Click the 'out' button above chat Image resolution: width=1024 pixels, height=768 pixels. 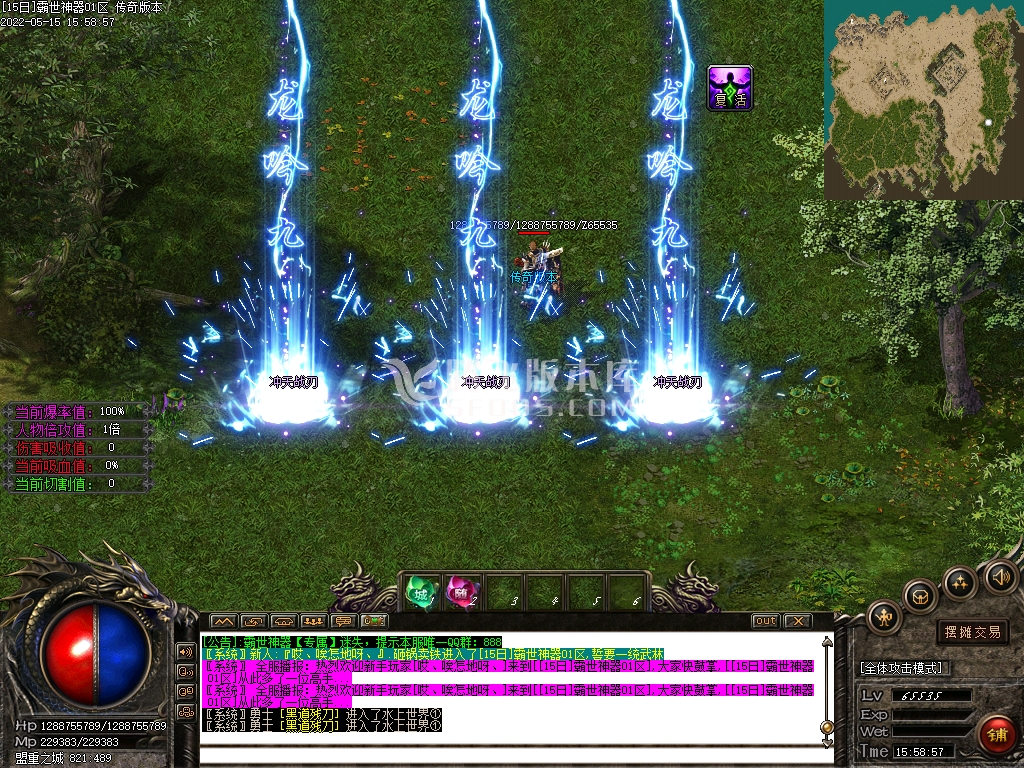(764, 621)
